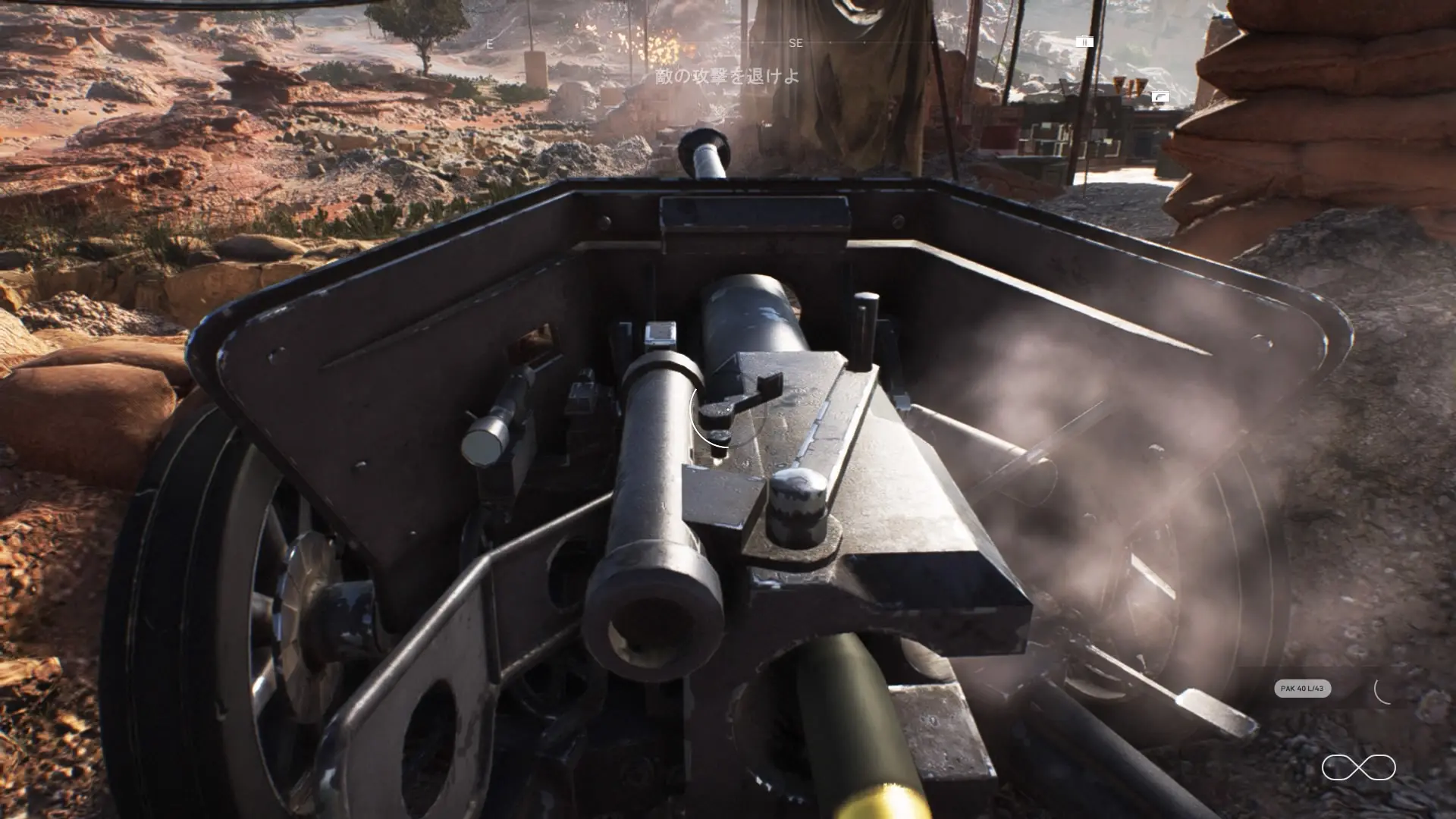Click the ammo crate resupply icon
The height and width of the screenshot is (819, 1456).
1085,42
